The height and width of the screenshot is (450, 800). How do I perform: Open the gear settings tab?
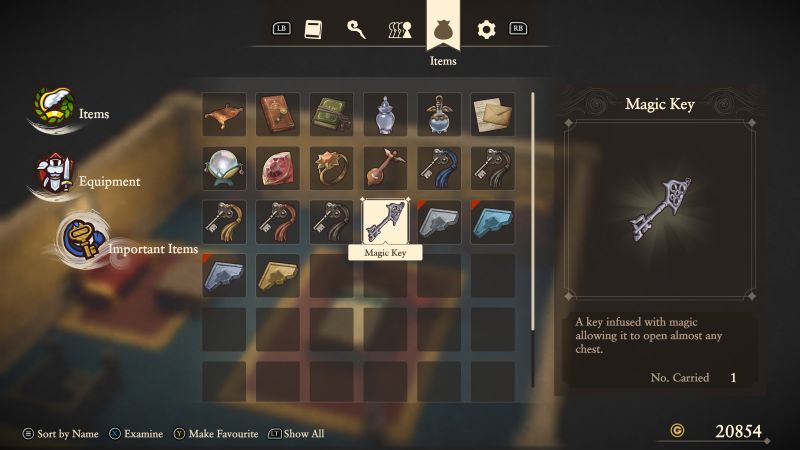(486, 29)
